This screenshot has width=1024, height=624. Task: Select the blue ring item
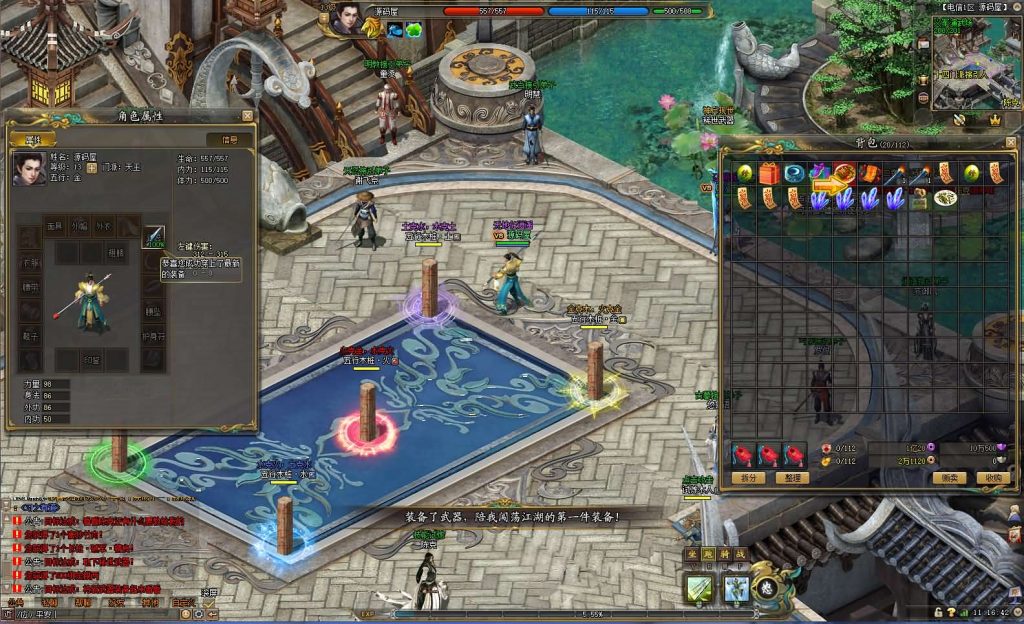[x=795, y=173]
